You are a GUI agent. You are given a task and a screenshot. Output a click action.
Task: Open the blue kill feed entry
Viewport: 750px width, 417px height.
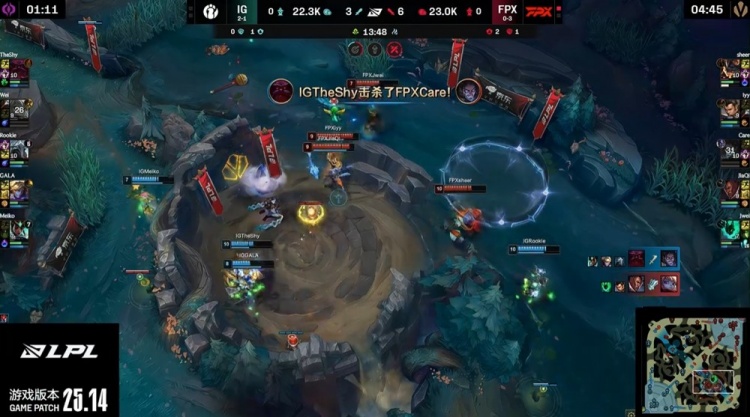(639, 260)
